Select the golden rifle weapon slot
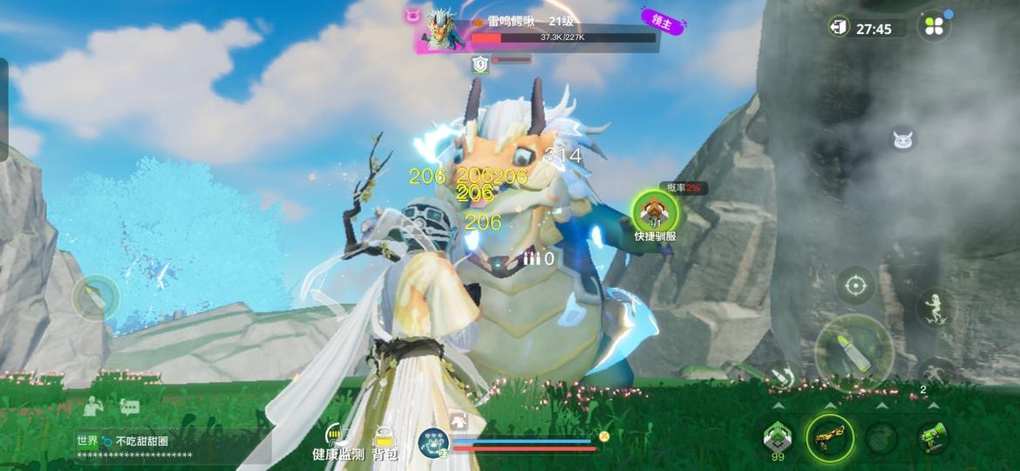This screenshot has width=1020, height=471. point(830,437)
